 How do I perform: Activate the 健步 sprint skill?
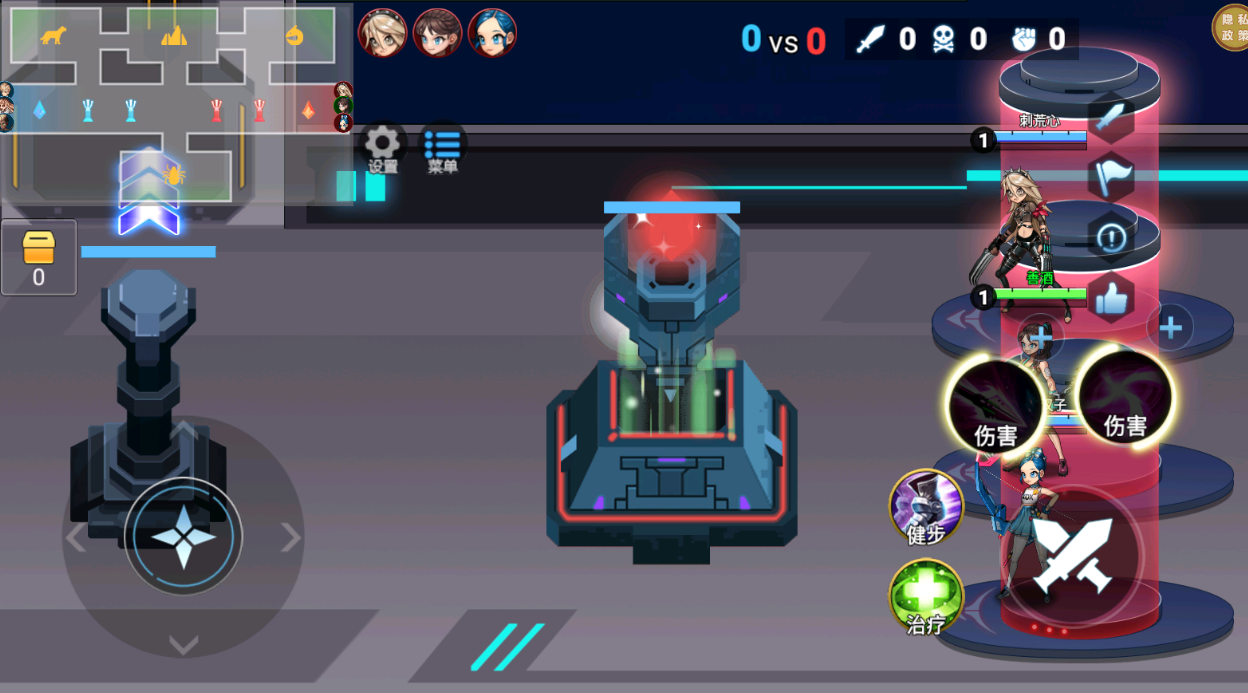[x=926, y=506]
